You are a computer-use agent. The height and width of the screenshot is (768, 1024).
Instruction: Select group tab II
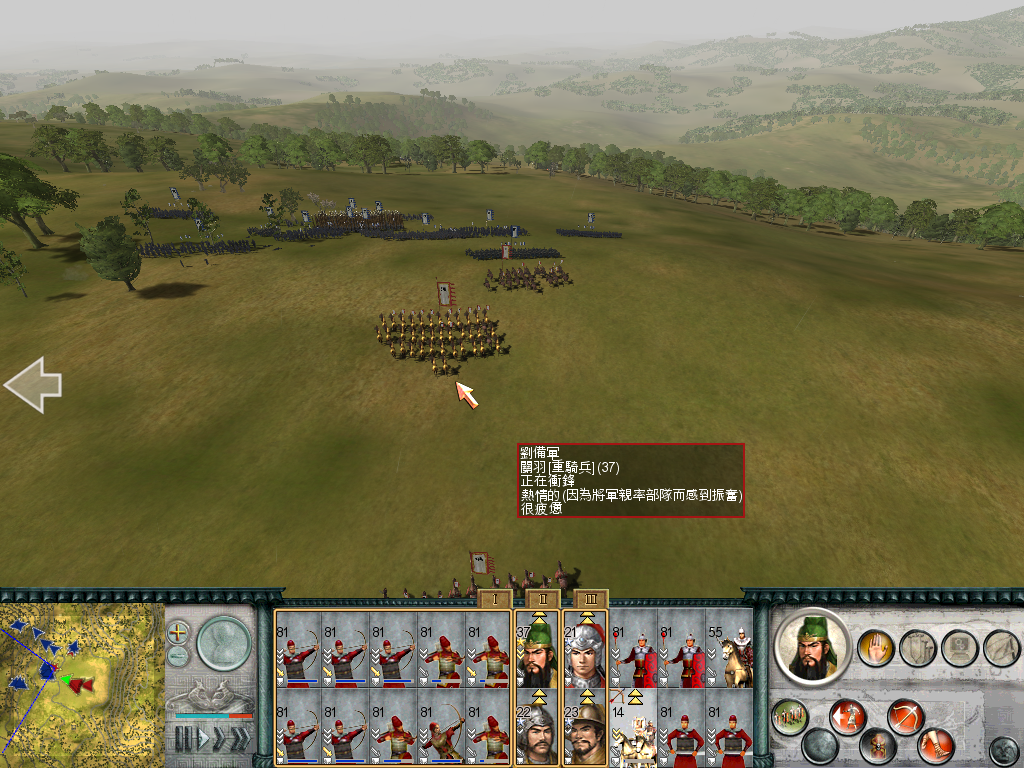(x=542, y=599)
